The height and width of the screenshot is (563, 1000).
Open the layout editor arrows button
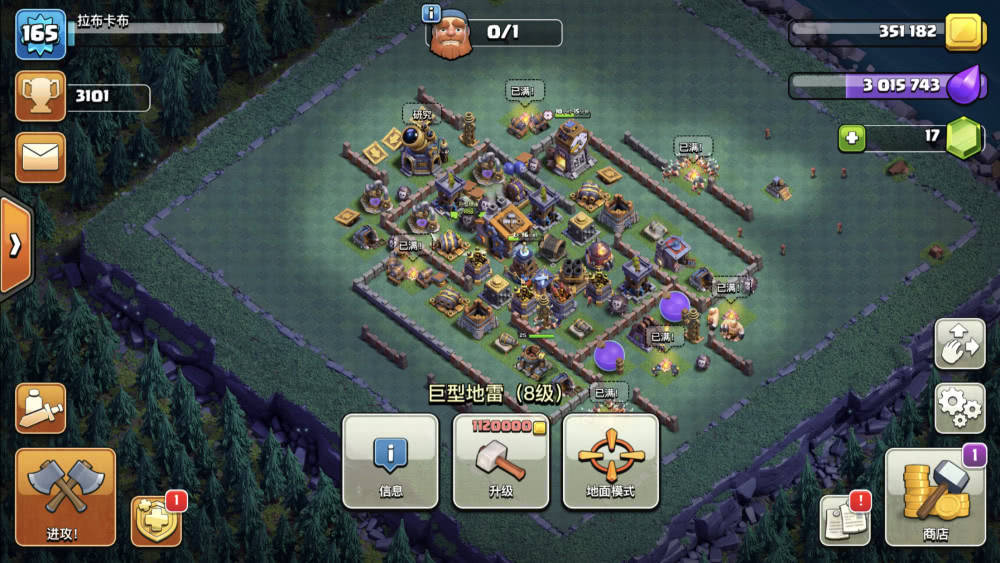(x=959, y=345)
